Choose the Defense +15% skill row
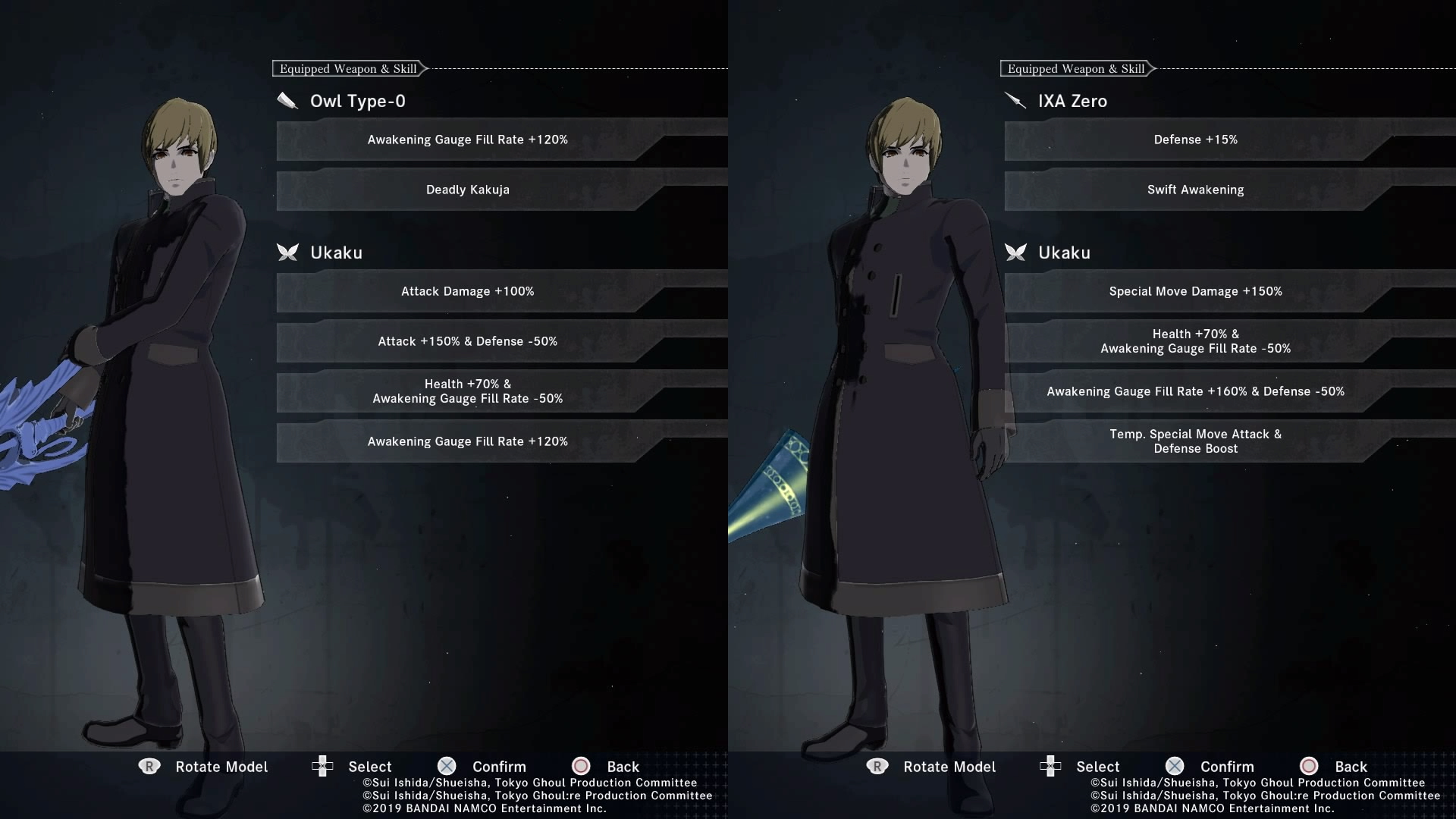 coord(1195,140)
